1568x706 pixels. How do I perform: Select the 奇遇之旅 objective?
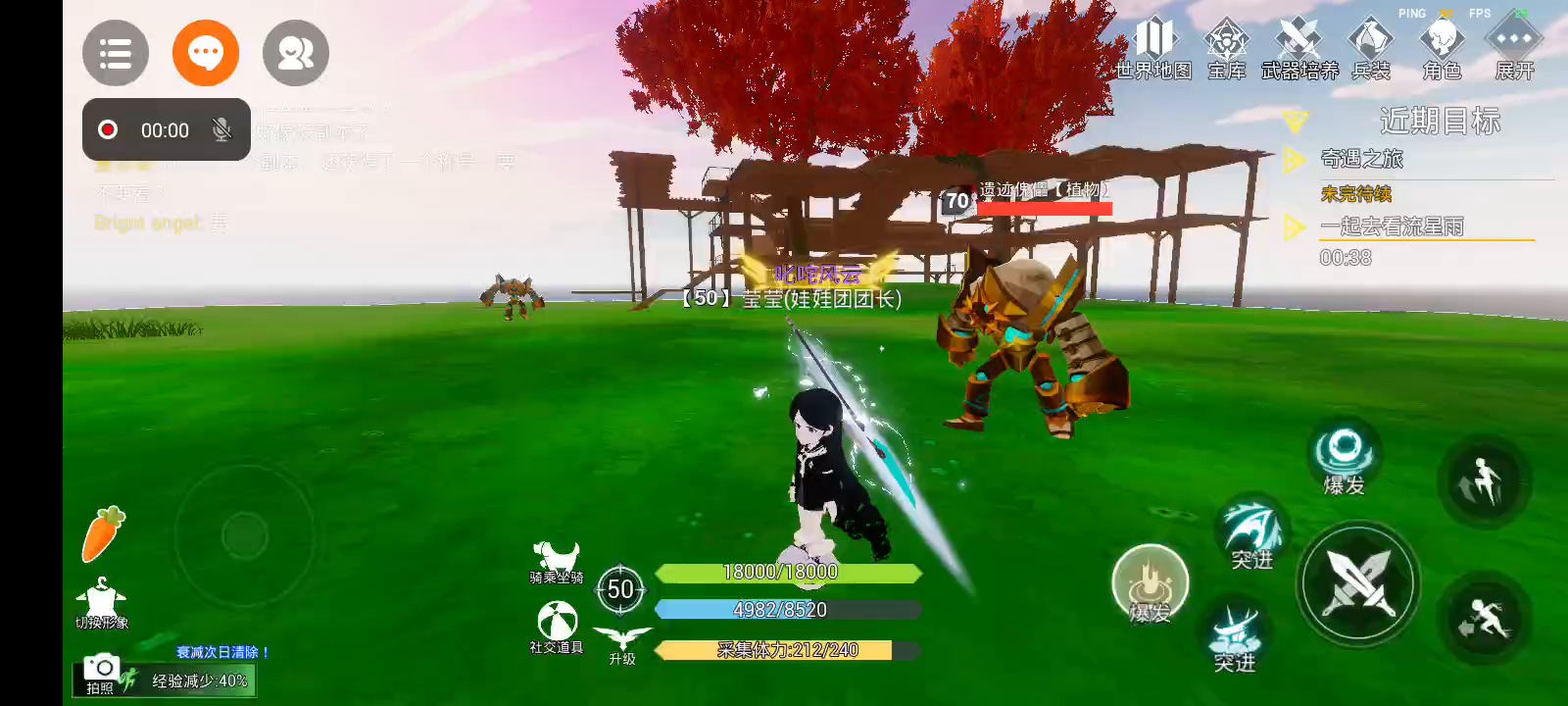[1362, 159]
